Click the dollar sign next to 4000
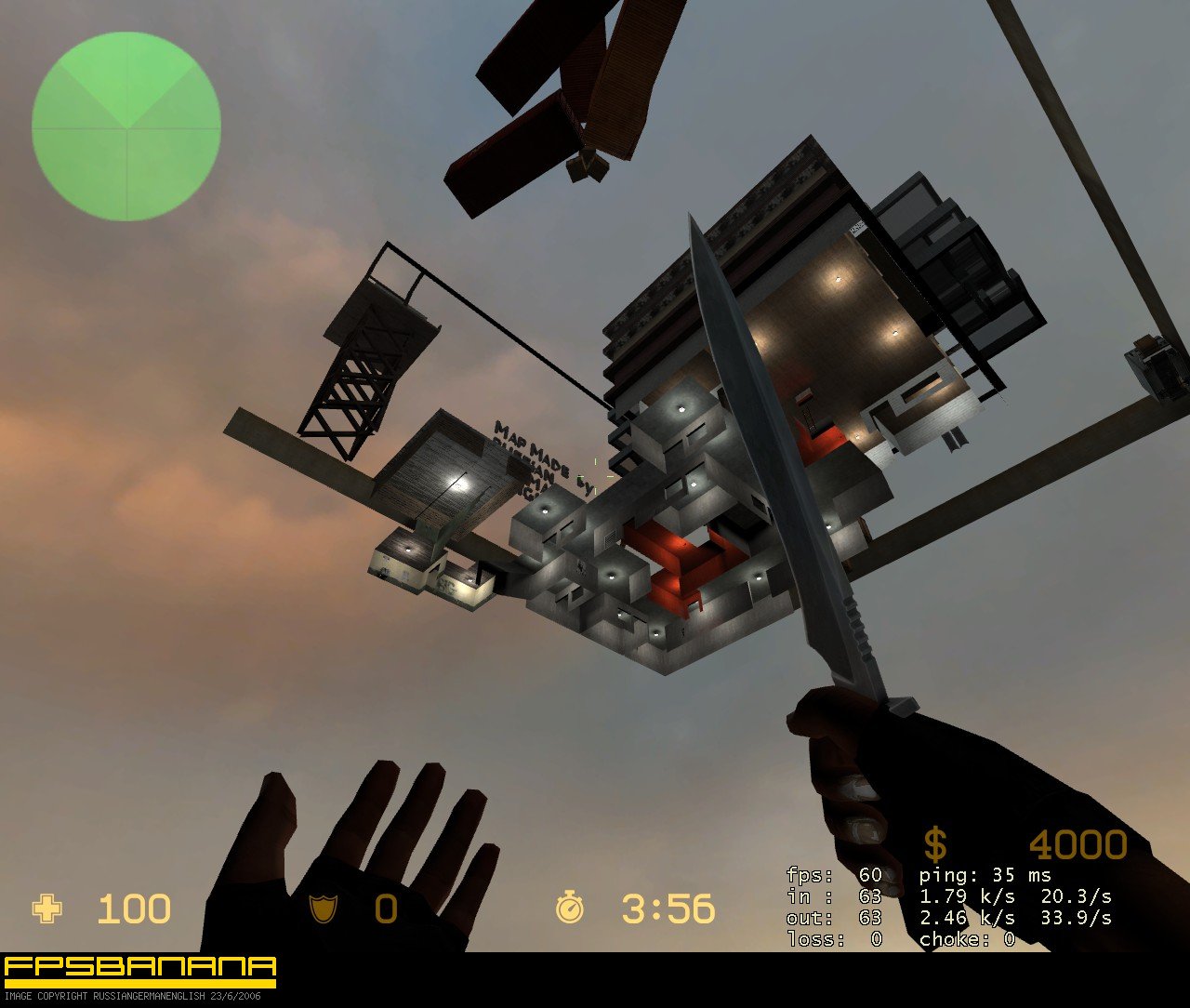1190x1008 pixels. click(934, 842)
